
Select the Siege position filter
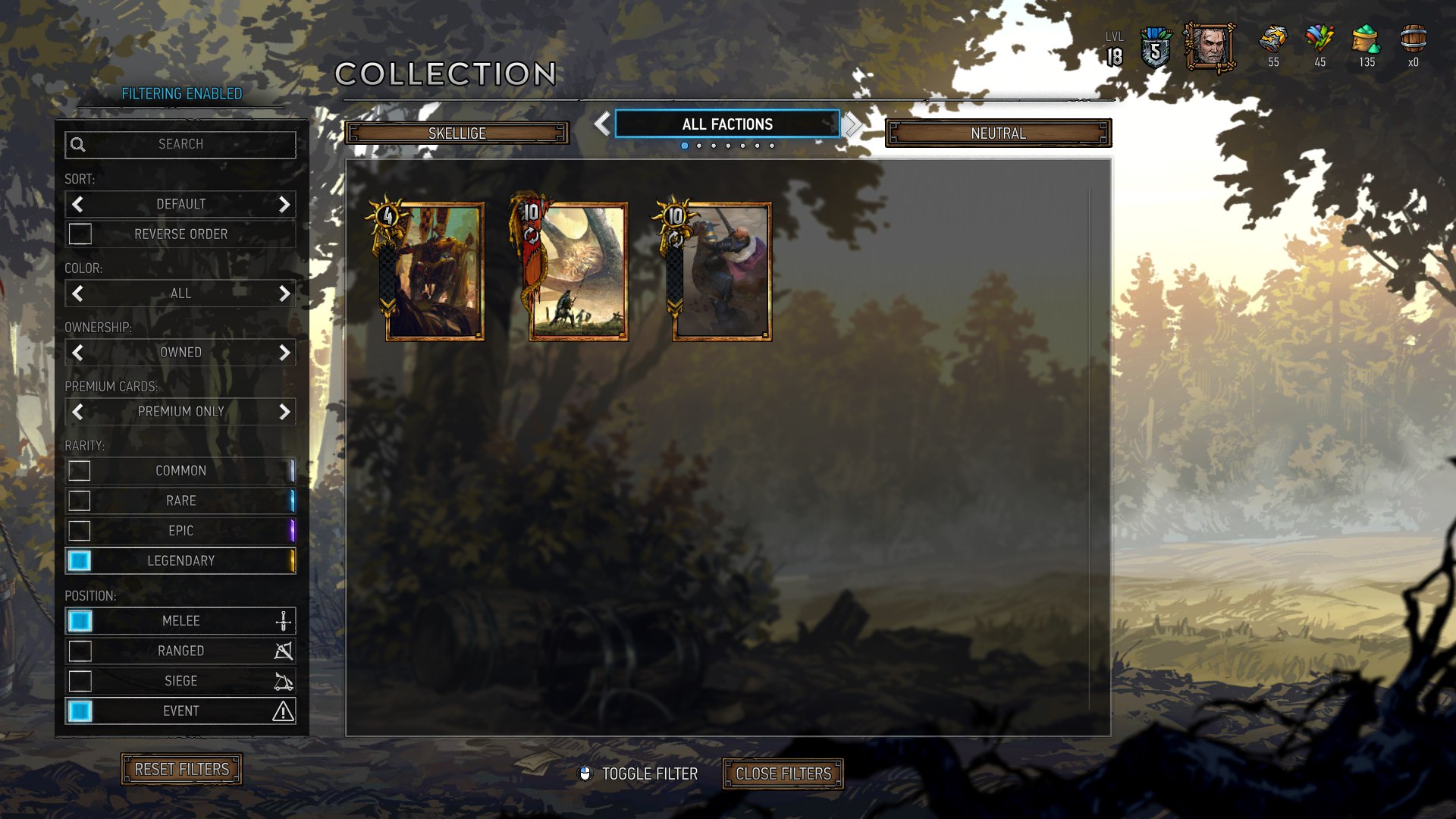pos(80,681)
